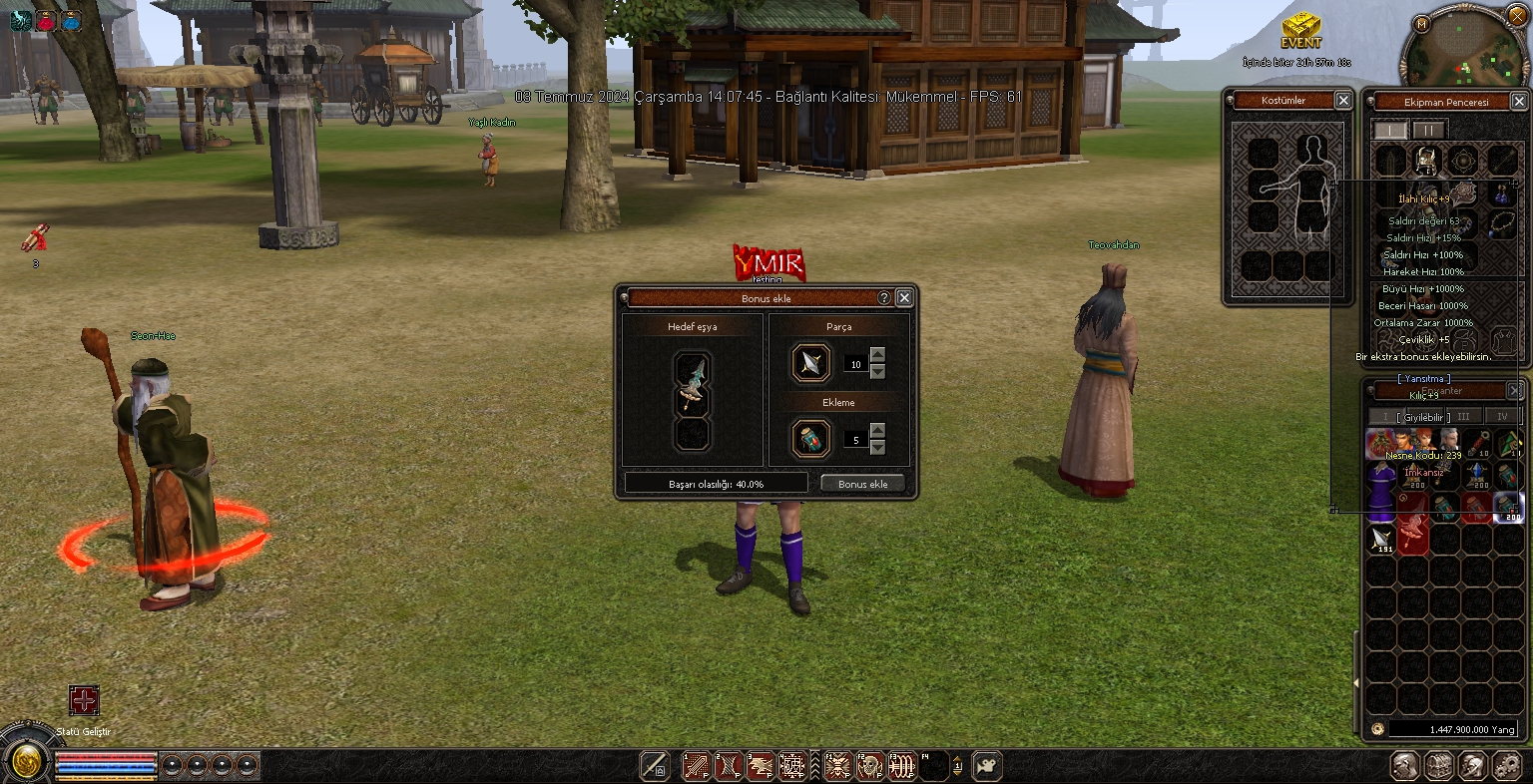Select the crystal shard stack of 191

click(1380, 540)
